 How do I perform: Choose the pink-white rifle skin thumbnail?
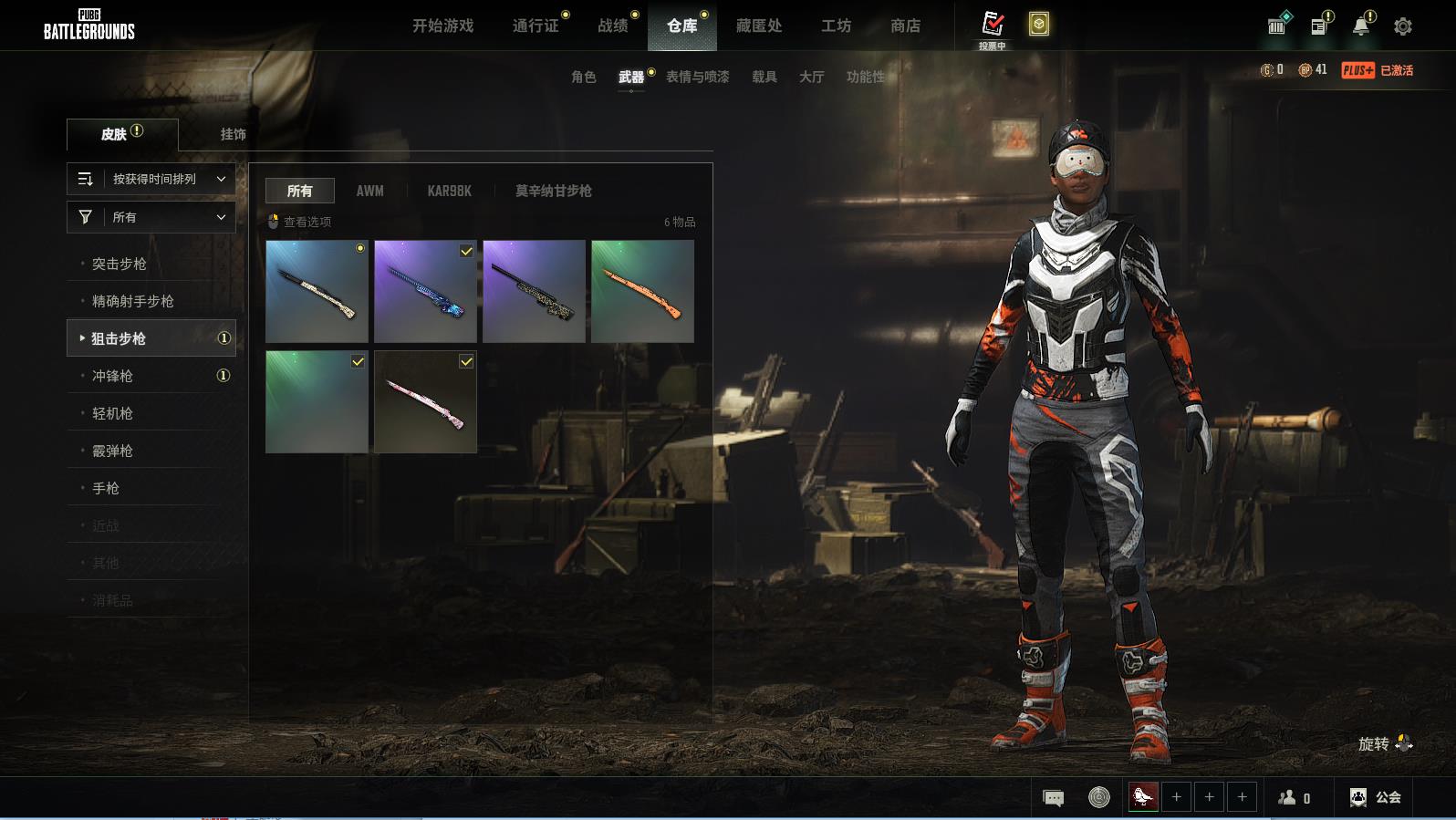click(425, 401)
